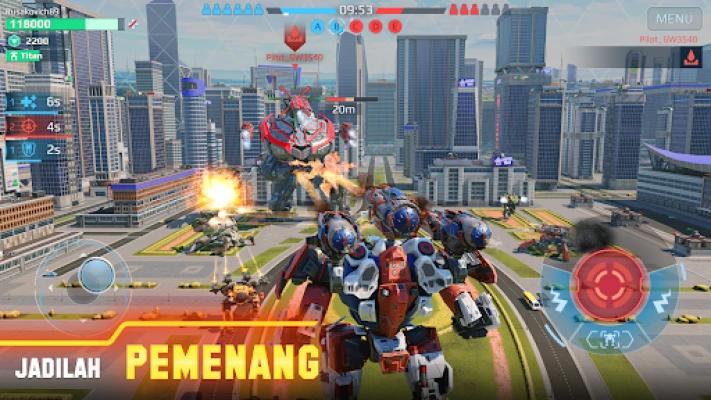Tap the Titan charge indicator

coord(30,56)
